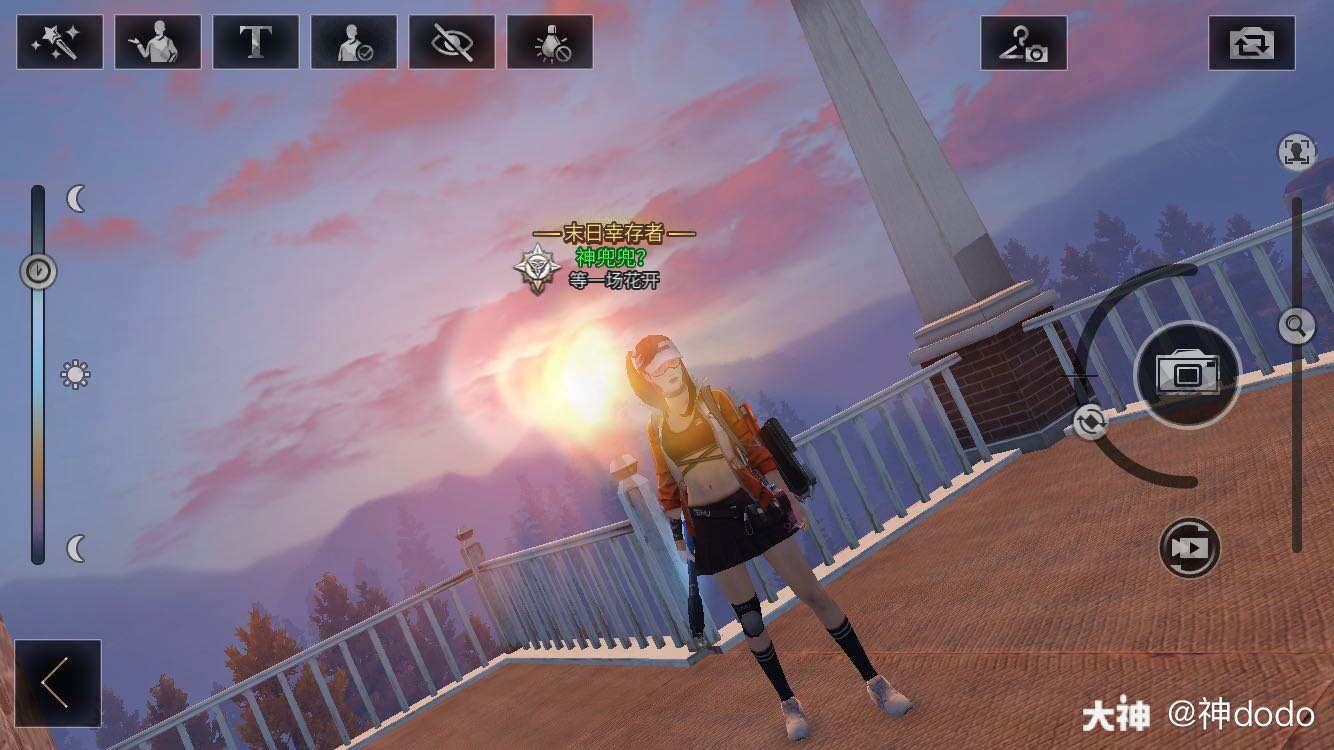Click the magnifier zoom slider handle

click(1296, 325)
